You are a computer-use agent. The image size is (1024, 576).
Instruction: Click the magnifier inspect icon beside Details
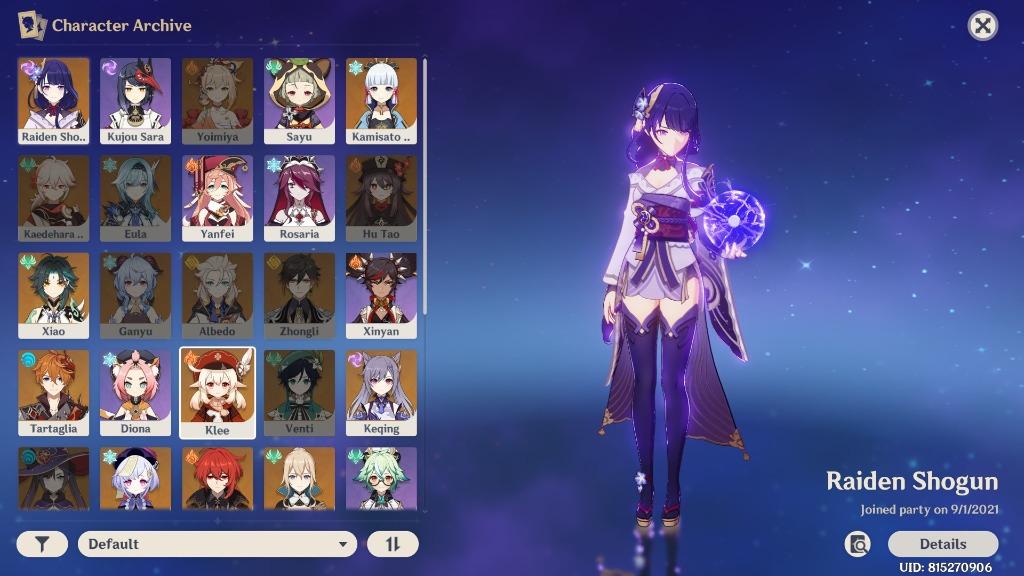coord(857,544)
